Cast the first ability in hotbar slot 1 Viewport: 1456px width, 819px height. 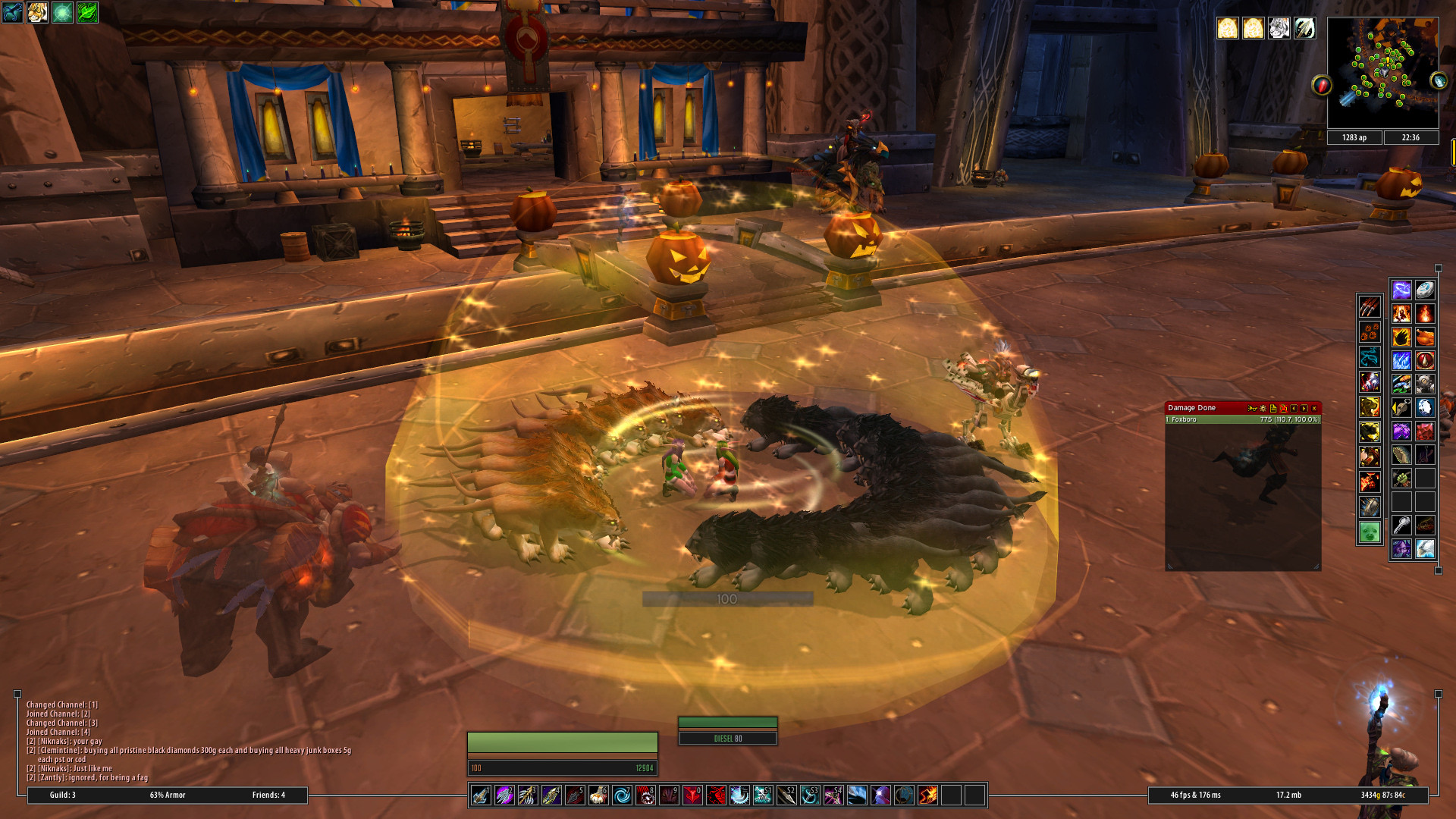tap(481, 795)
